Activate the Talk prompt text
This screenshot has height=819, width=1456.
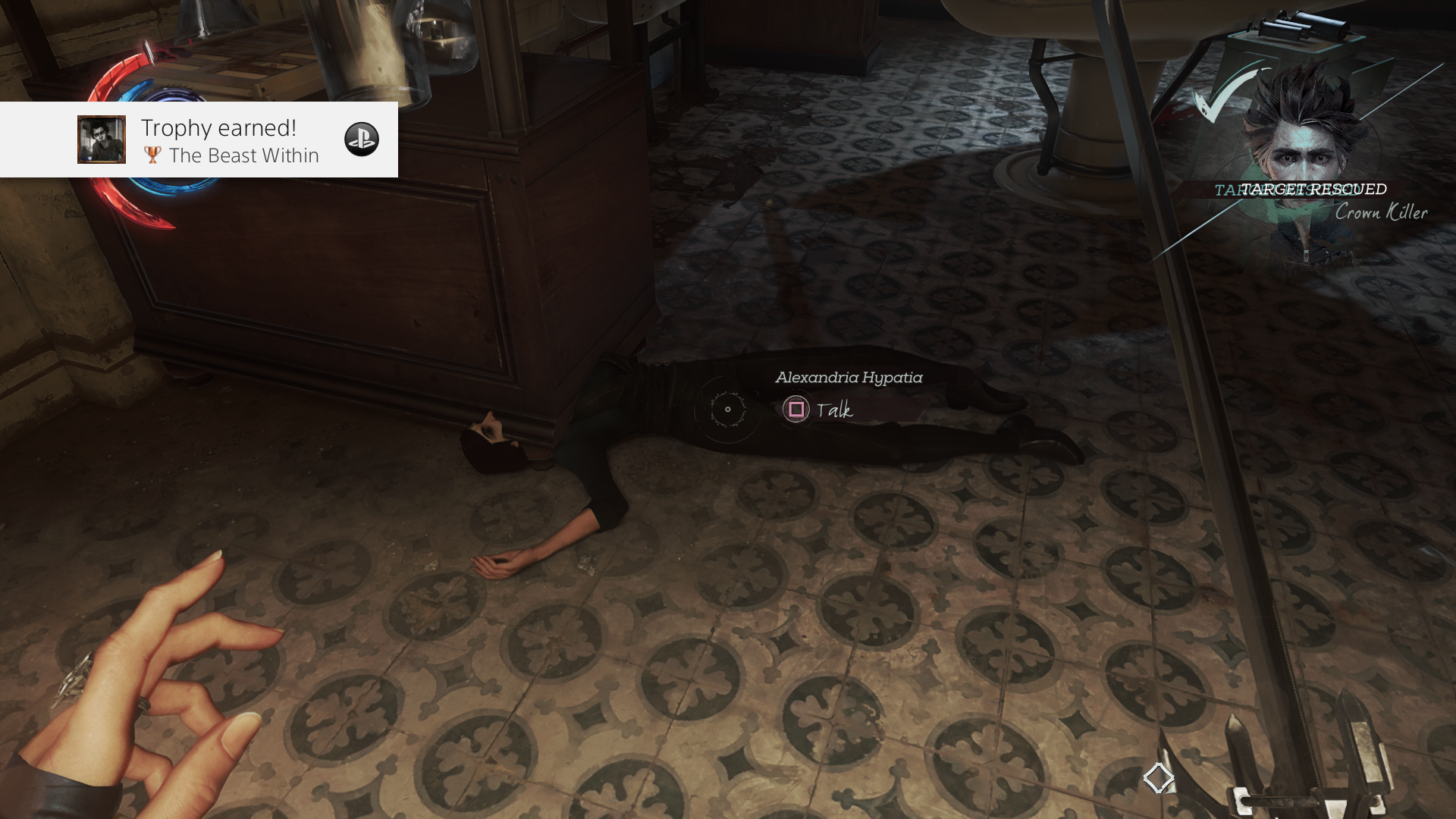coord(834,412)
